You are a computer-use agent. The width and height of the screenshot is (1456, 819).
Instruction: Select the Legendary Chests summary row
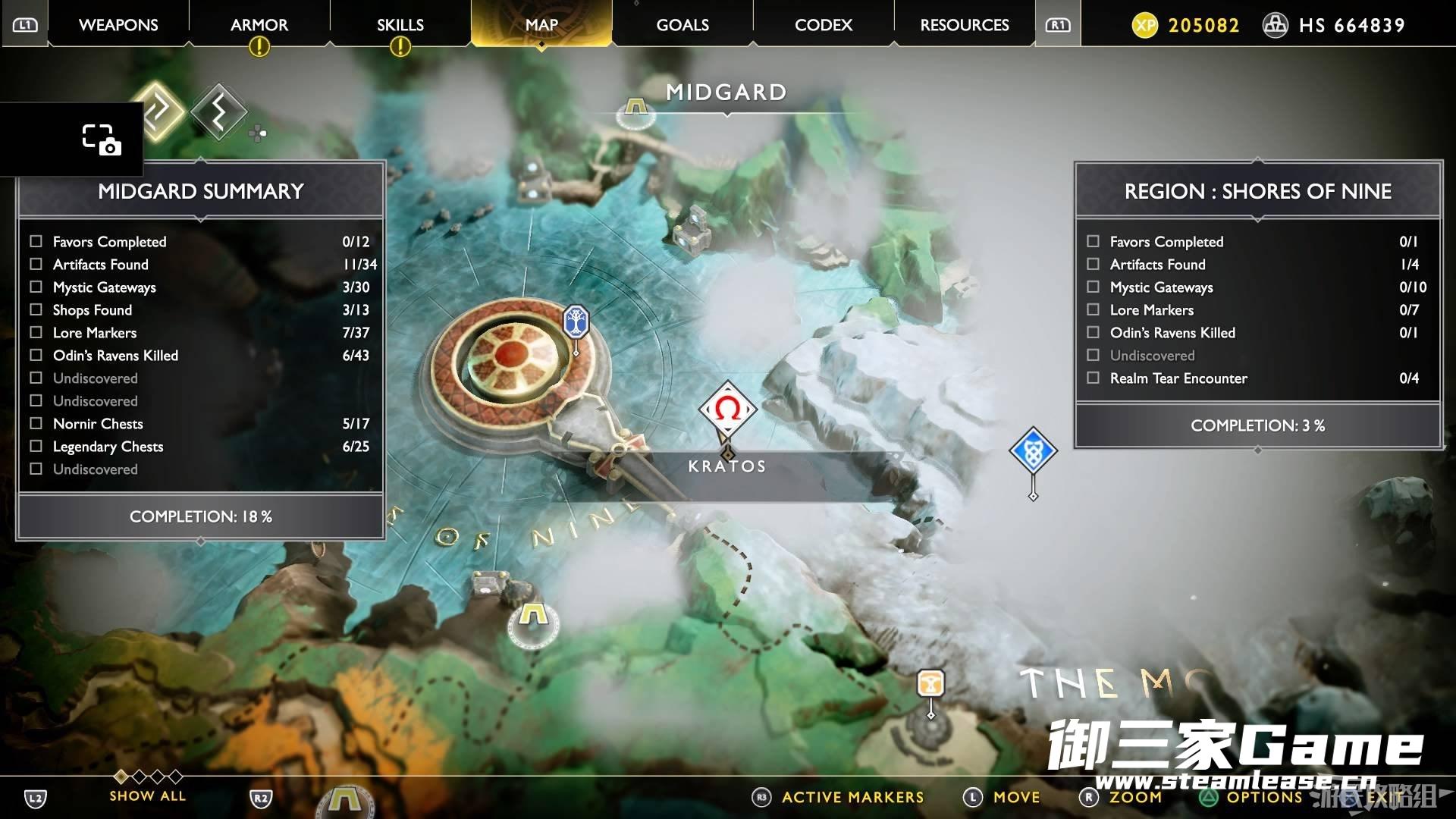(x=200, y=447)
